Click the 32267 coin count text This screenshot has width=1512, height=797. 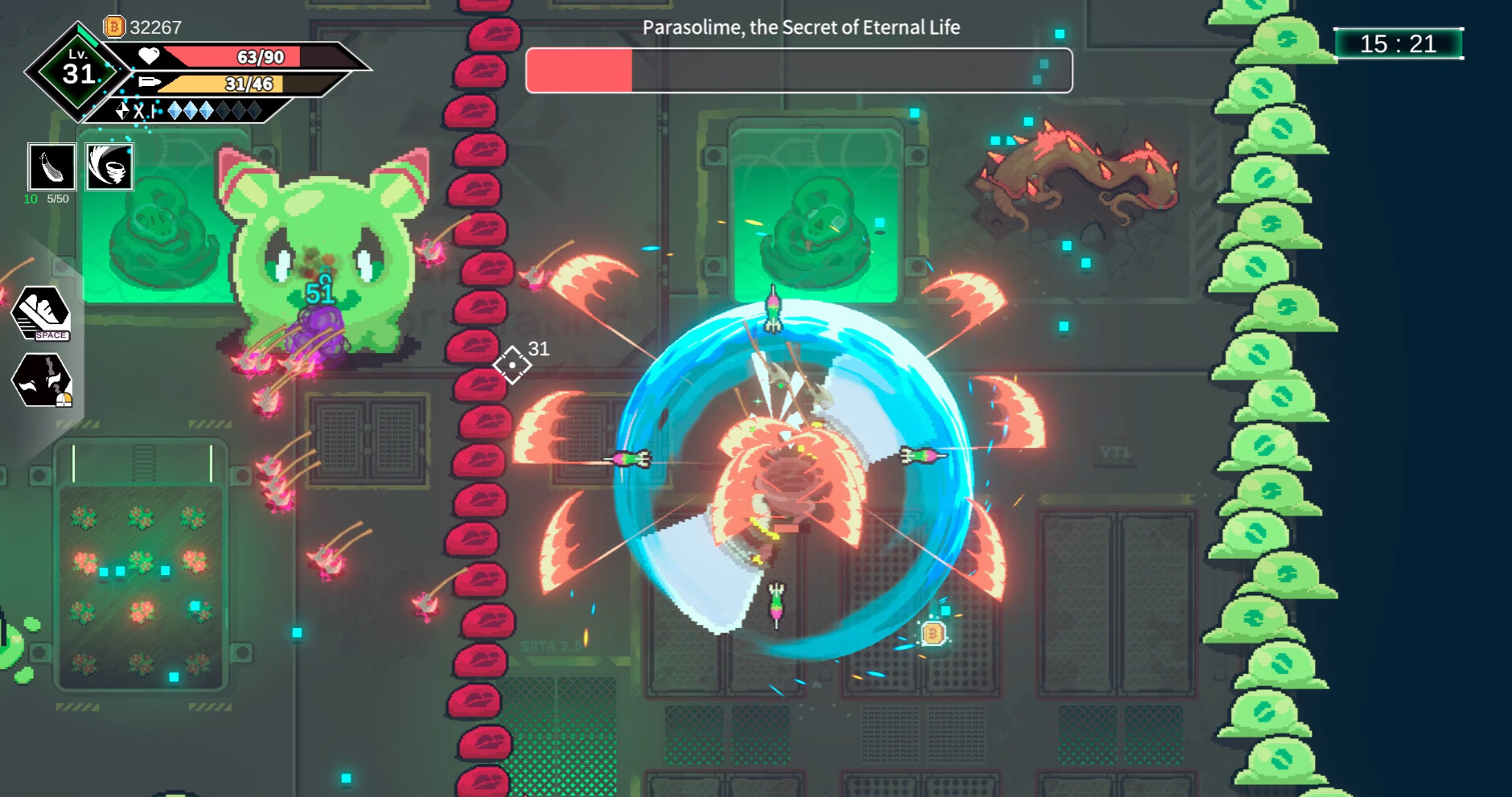(x=156, y=25)
